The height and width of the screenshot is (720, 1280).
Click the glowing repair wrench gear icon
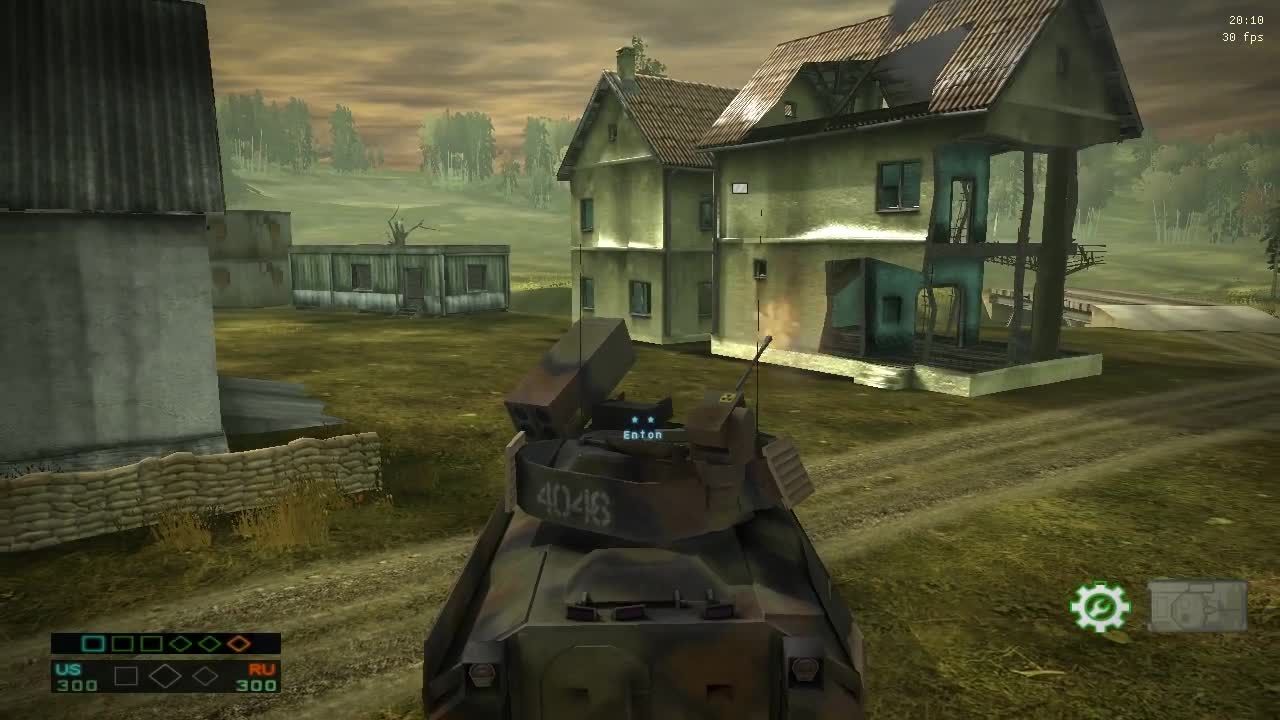click(1099, 605)
